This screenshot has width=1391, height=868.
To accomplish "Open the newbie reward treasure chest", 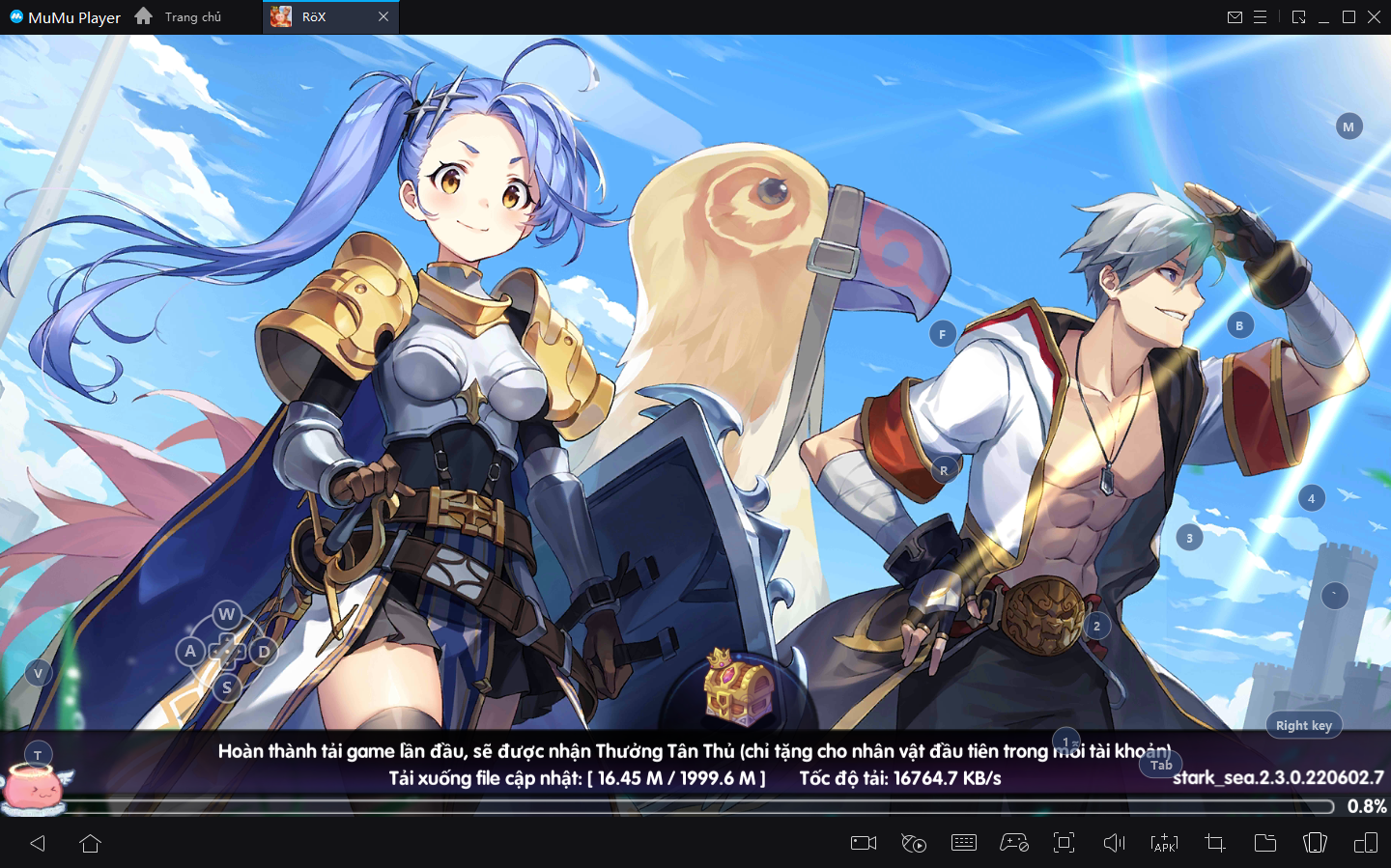I will pos(738,687).
